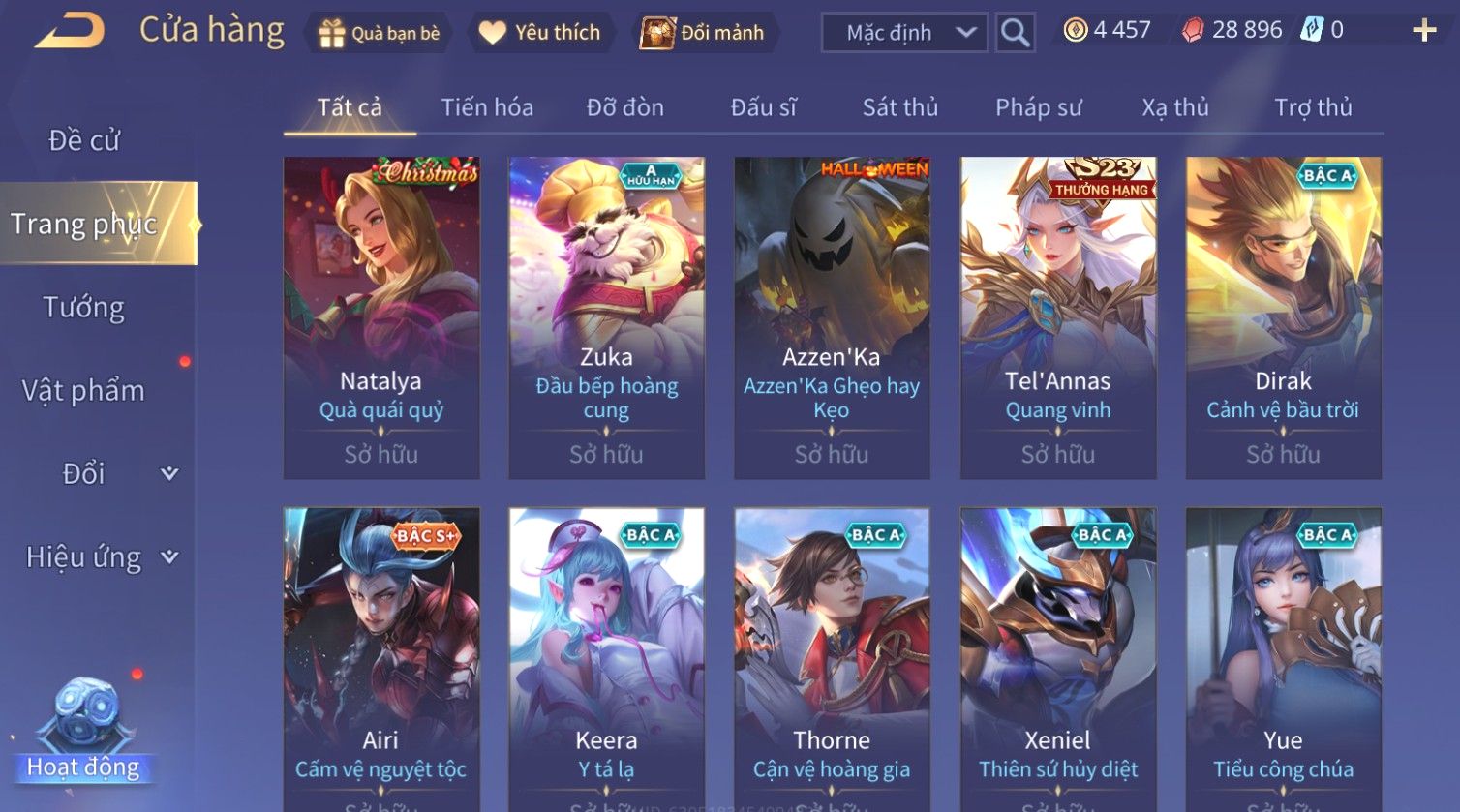Open the Yêu thích favorites list
The image size is (1460, 812).
(540, 33)
